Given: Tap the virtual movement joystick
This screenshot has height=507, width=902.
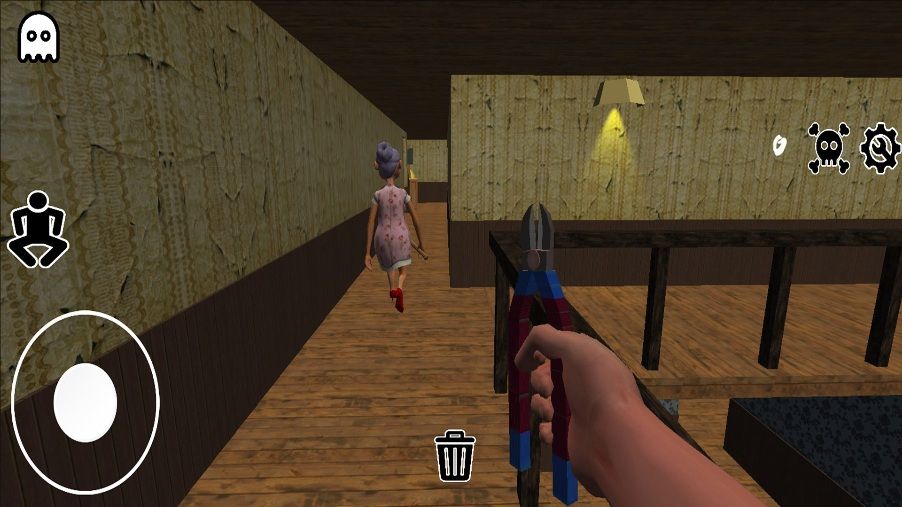Looking at the screenshot, I should pos(85,402).
